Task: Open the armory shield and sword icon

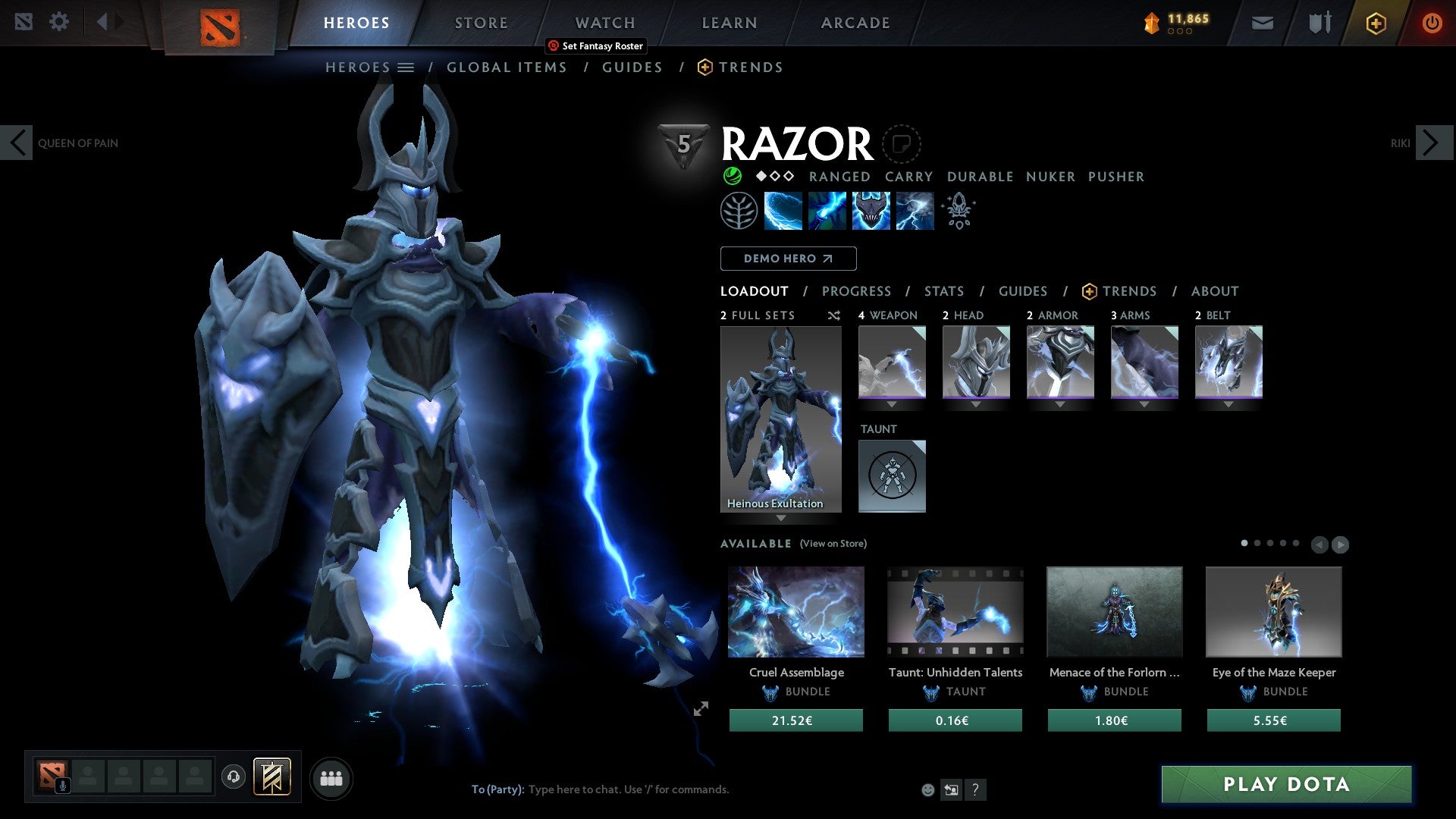Action: 1319,22
